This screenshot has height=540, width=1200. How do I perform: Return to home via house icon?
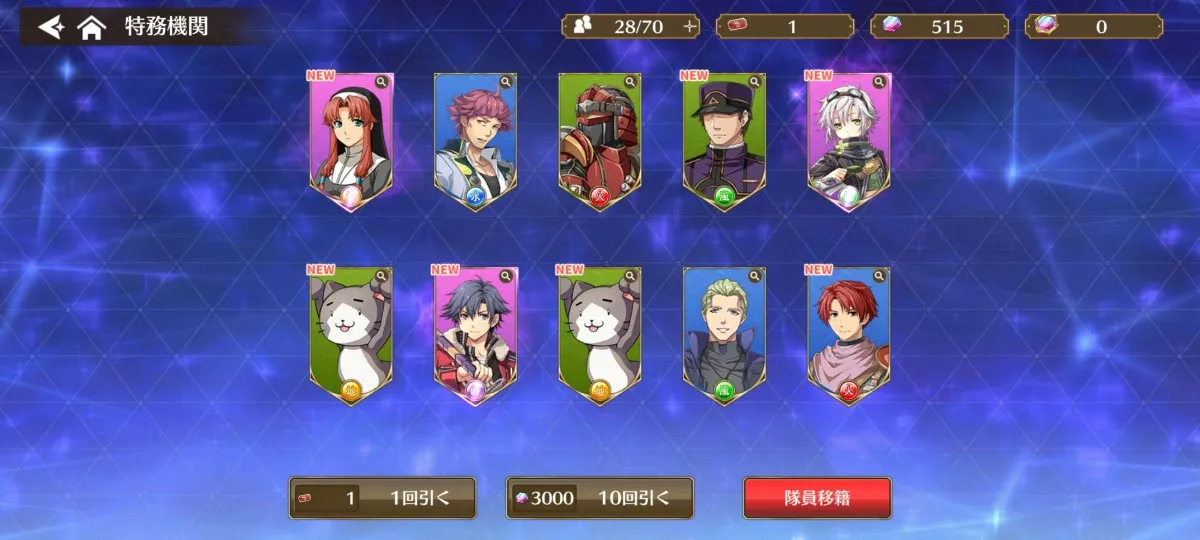[x=92, y=27]
